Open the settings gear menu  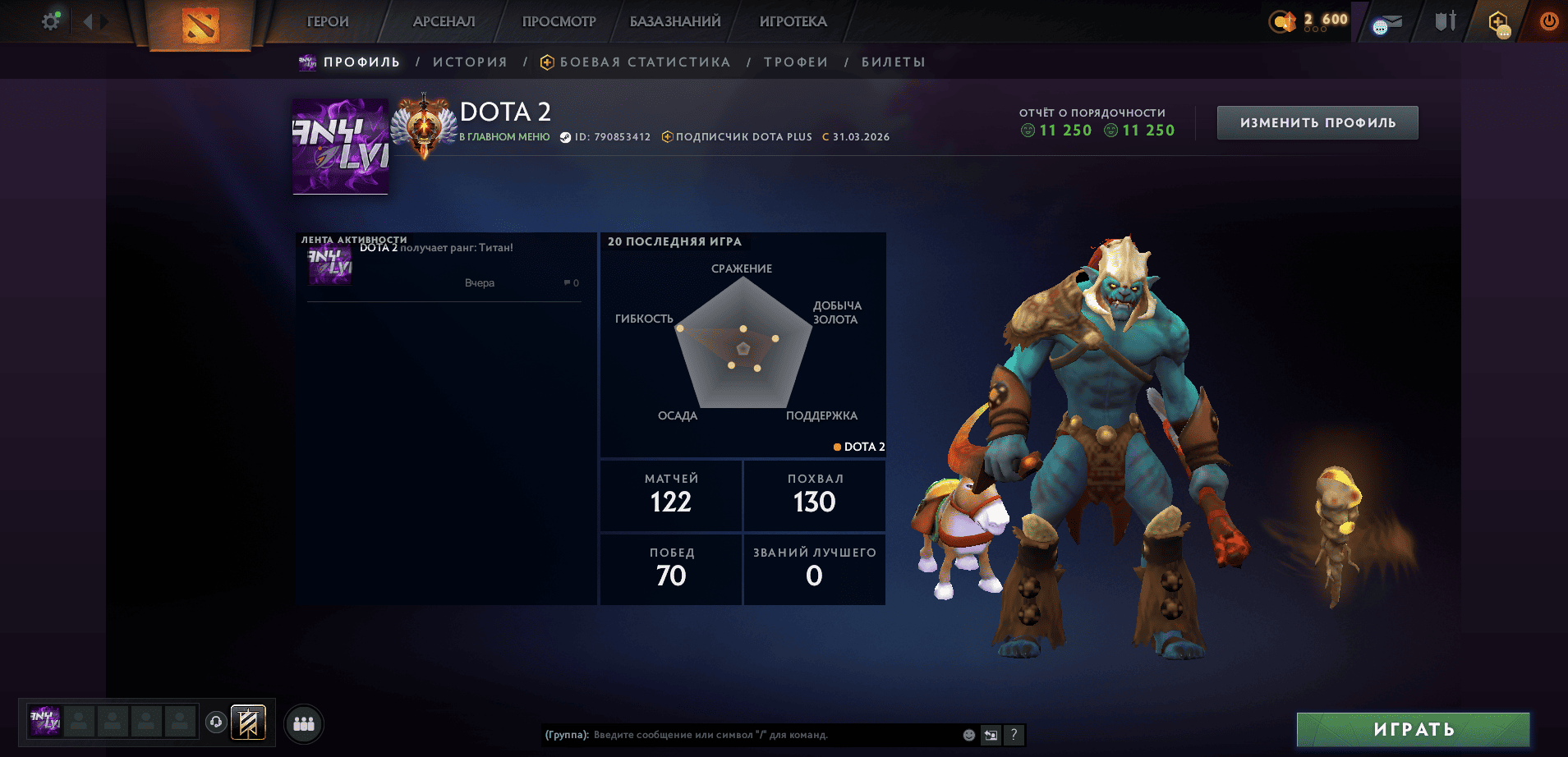point(51,21)
